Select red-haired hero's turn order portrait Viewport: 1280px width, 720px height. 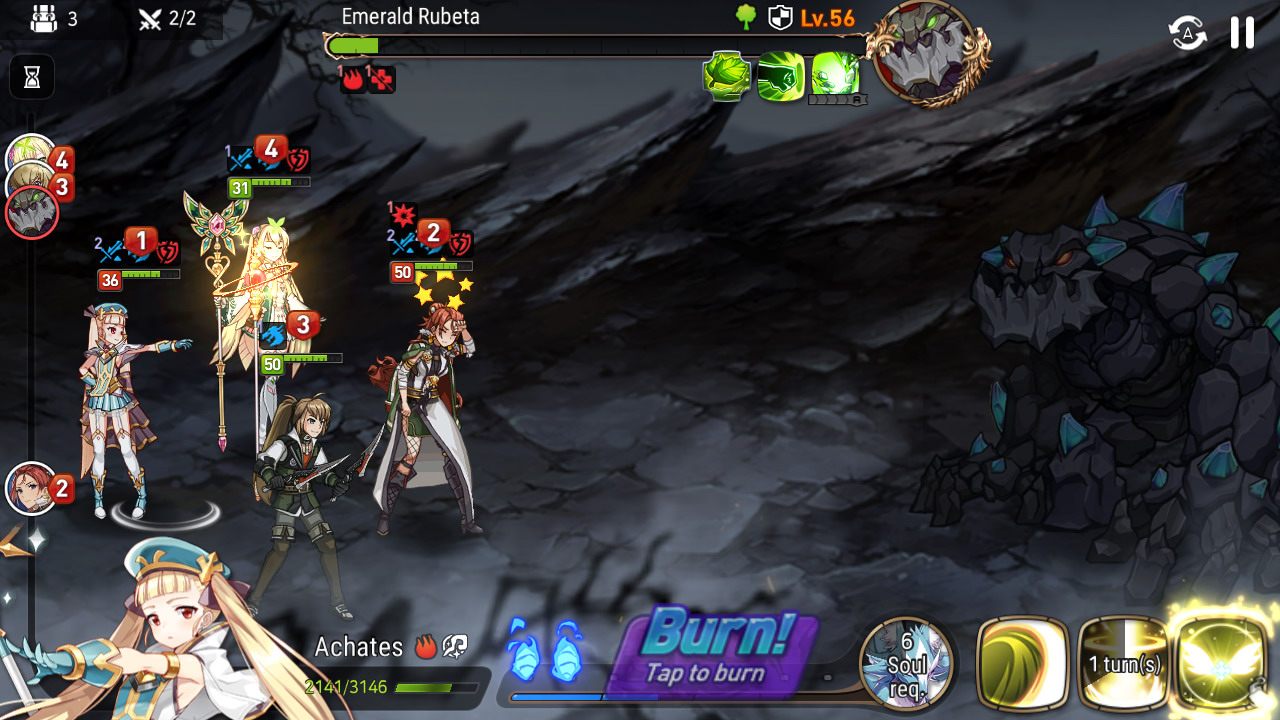[32, 488]
